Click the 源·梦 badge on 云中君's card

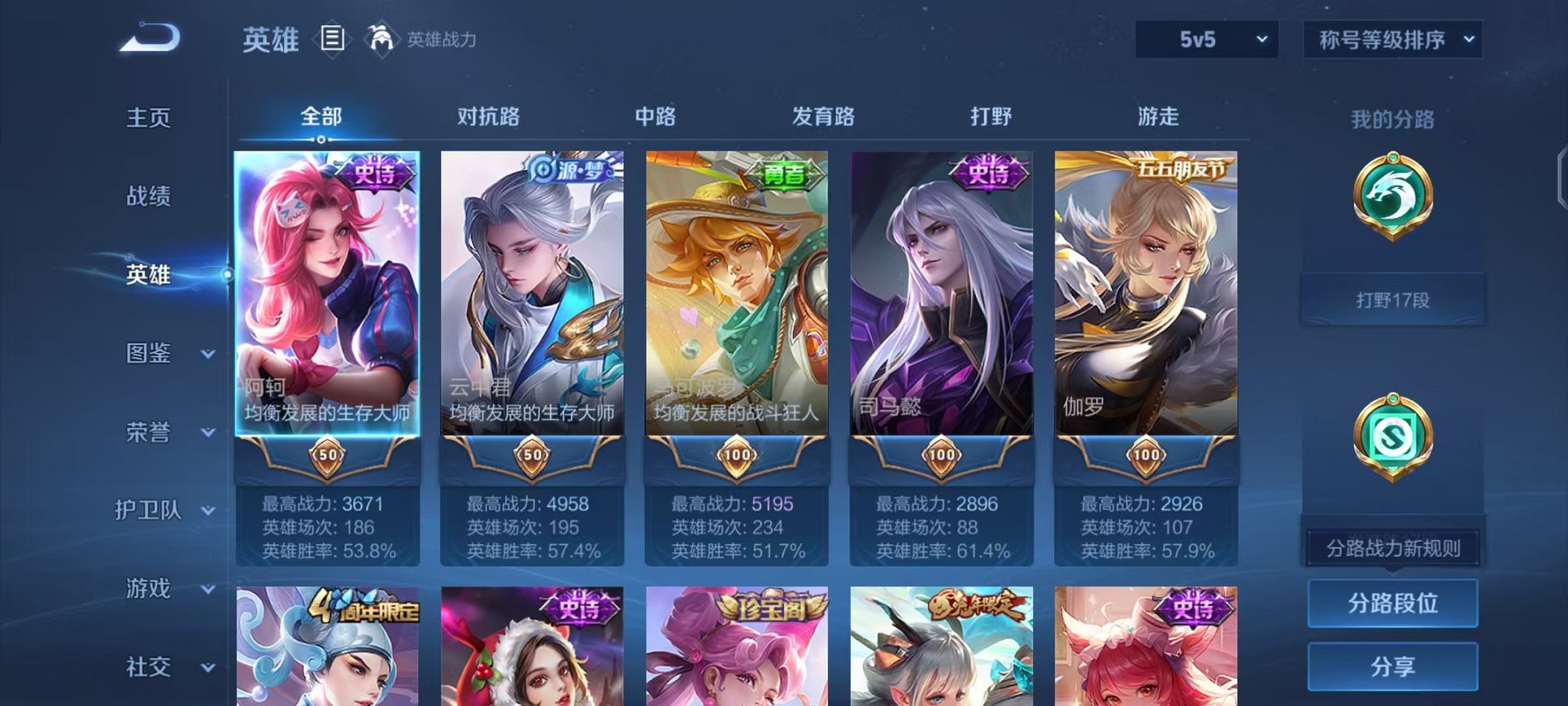(570, 172)
